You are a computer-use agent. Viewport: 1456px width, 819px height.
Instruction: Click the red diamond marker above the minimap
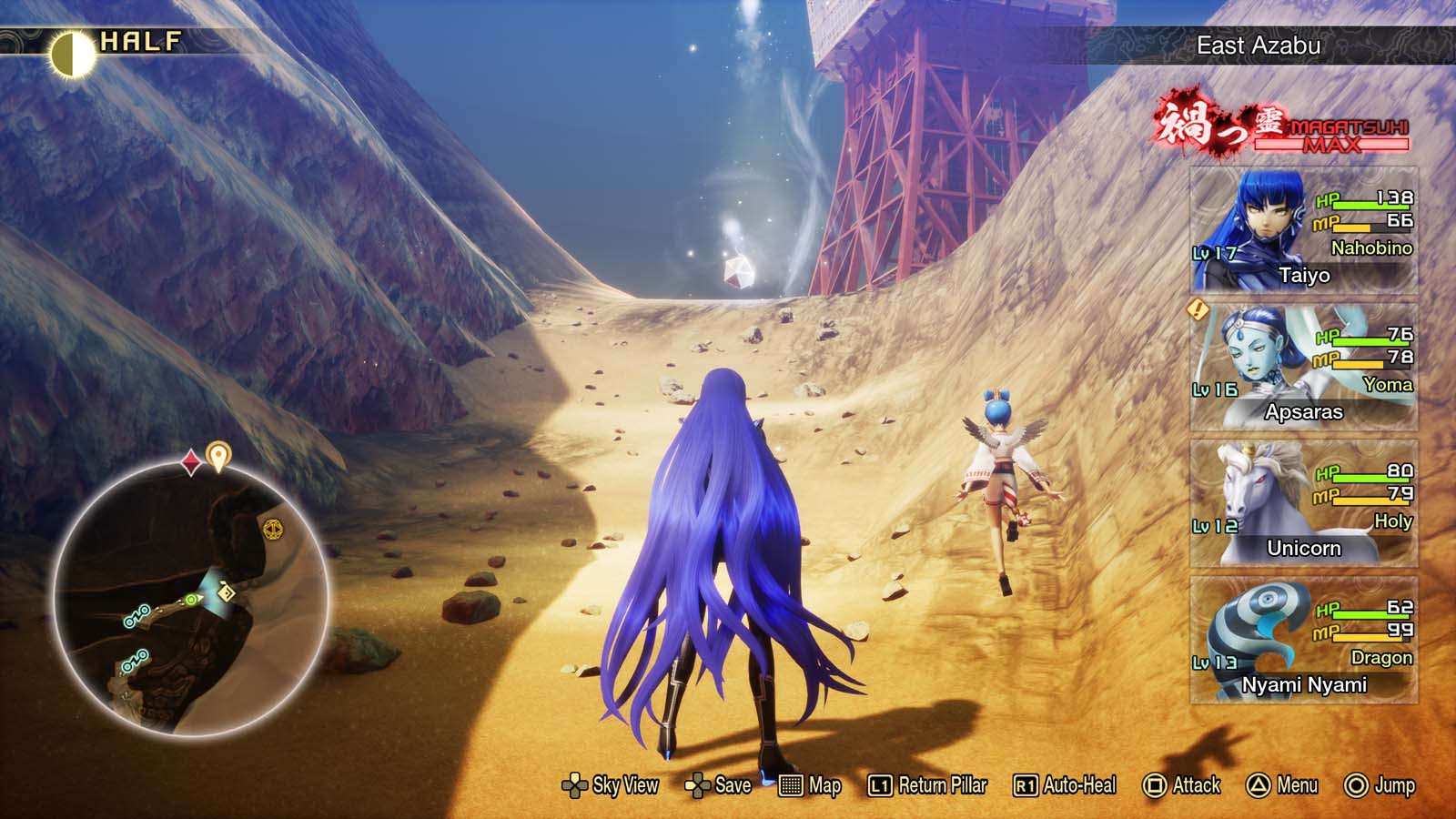click(x=190, y=460)
